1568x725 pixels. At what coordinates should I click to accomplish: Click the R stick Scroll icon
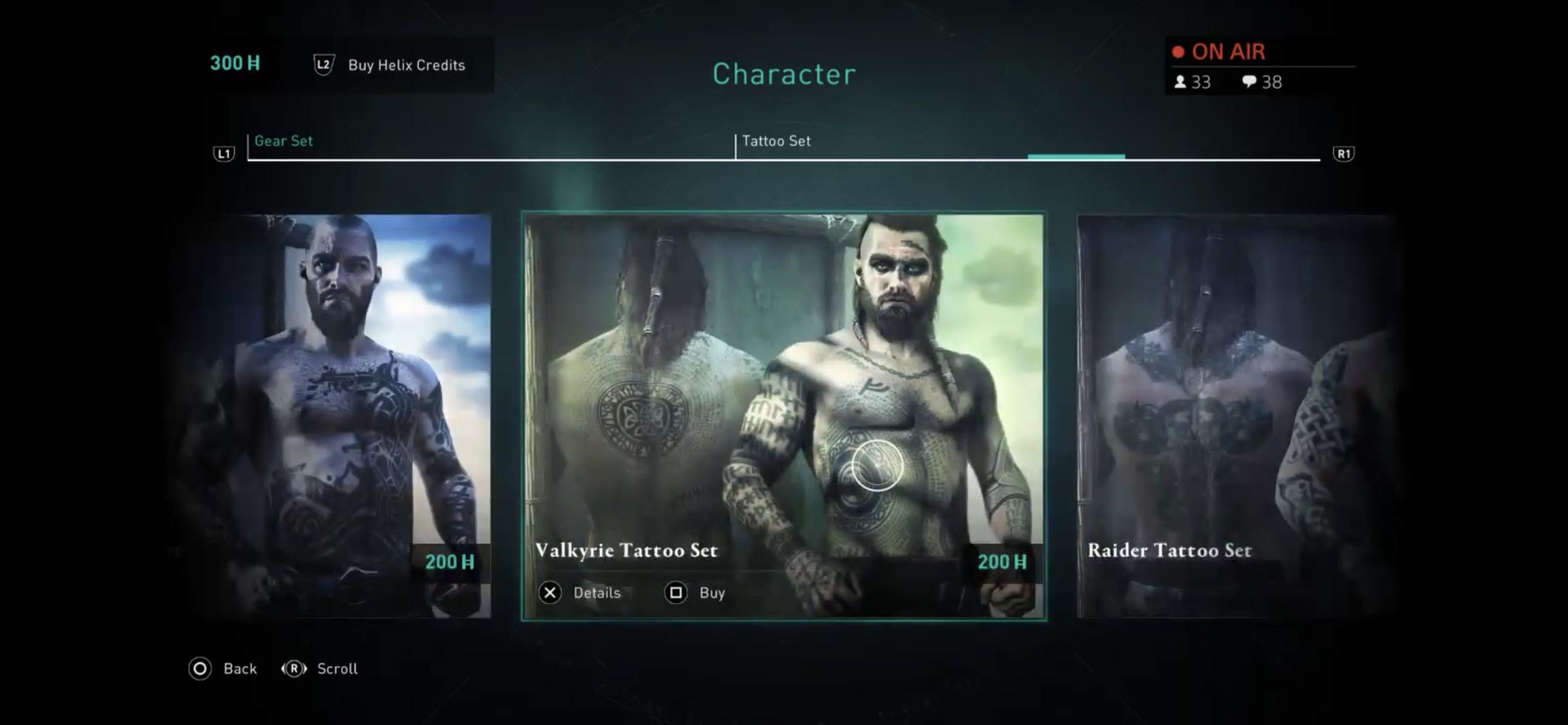pyautogui.click(x=296, y=669)
